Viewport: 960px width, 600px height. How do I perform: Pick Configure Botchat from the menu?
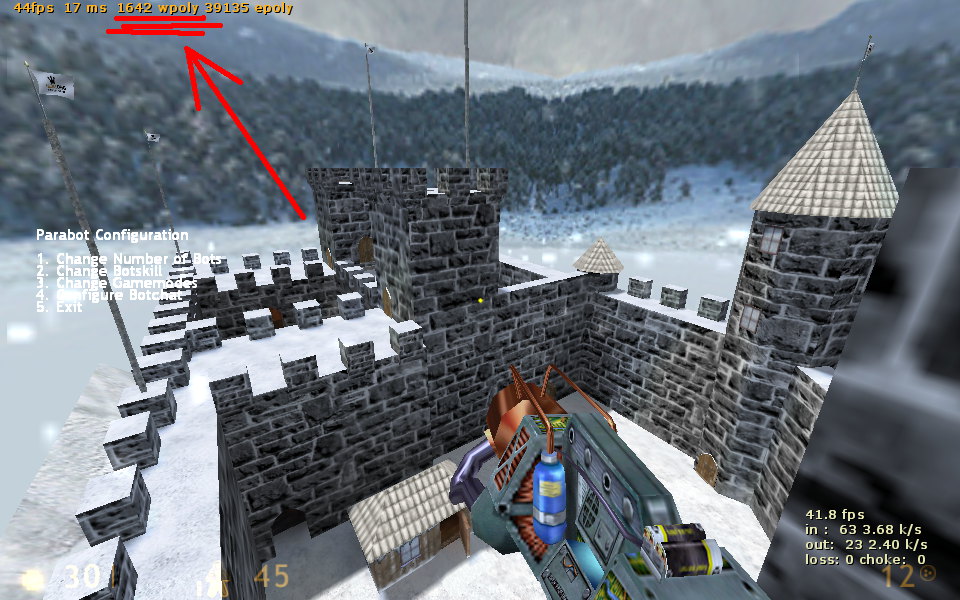pos(110,295)
